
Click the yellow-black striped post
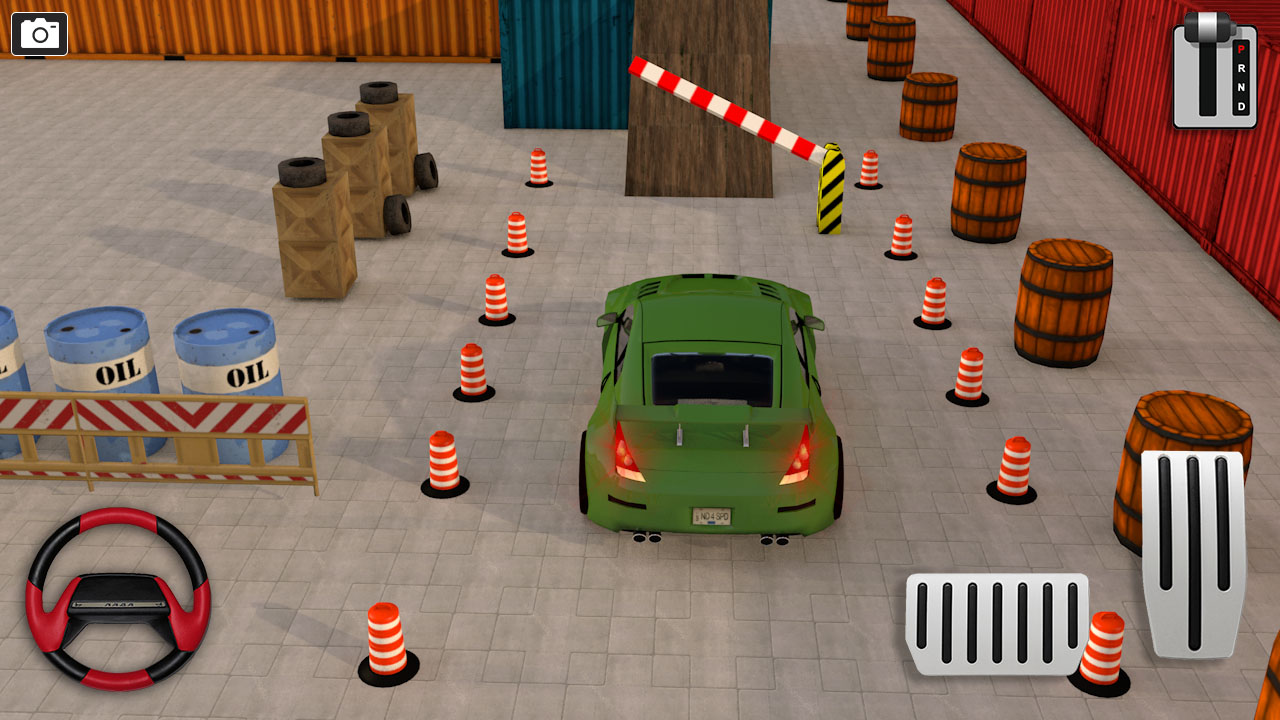click(x=830, y=190)
